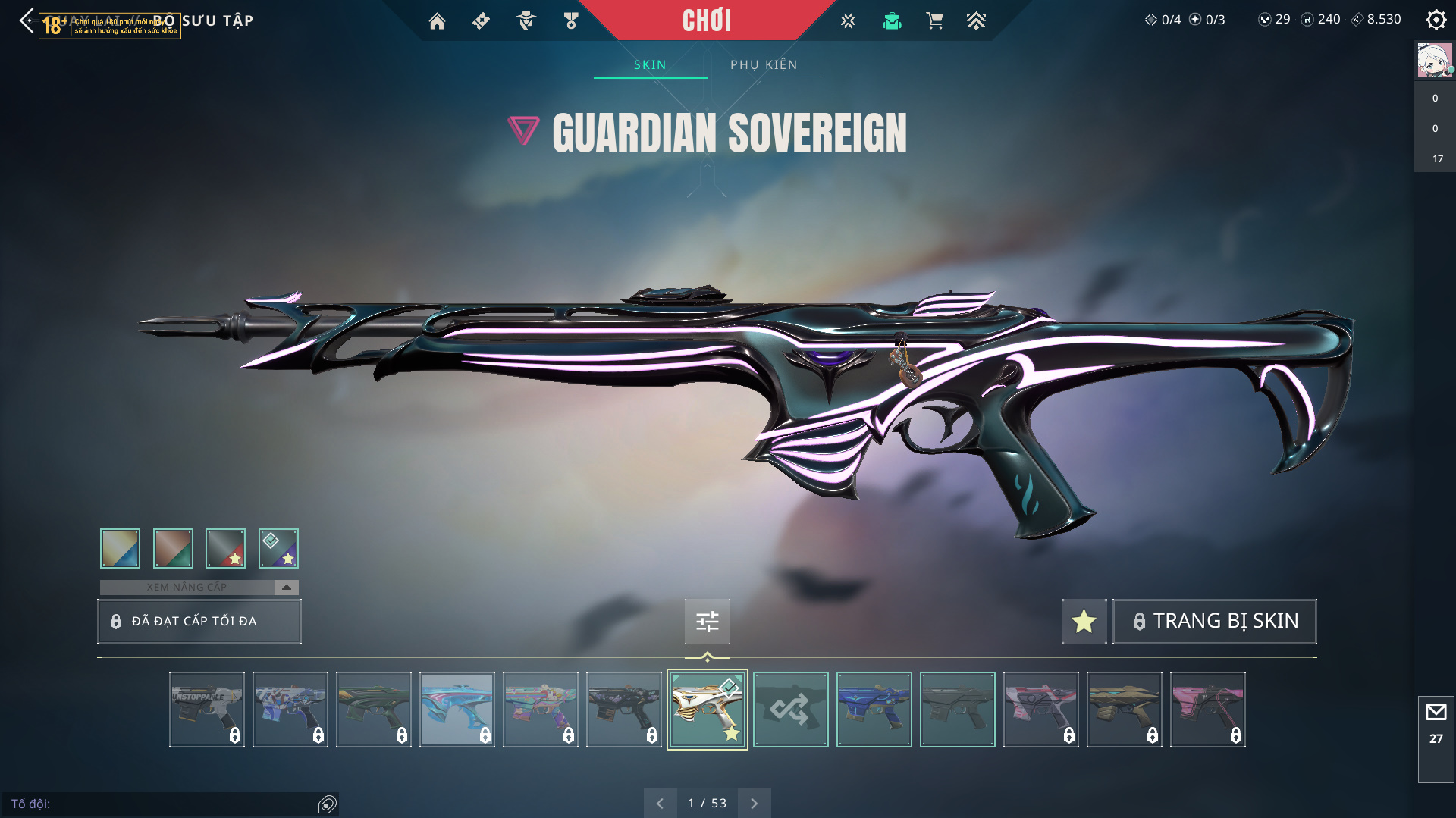Switch to the PHỤ KIỆN tab
Image resolution: width=1456 pixels, height=818 pixels.
764,64
